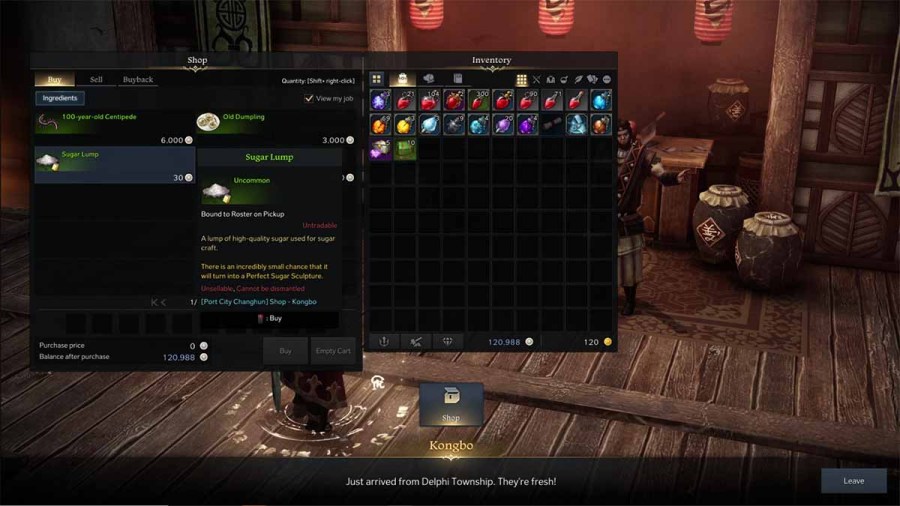Filter inventory by feather icon
This screenshot has width=900, height=506.
(578, 80)
